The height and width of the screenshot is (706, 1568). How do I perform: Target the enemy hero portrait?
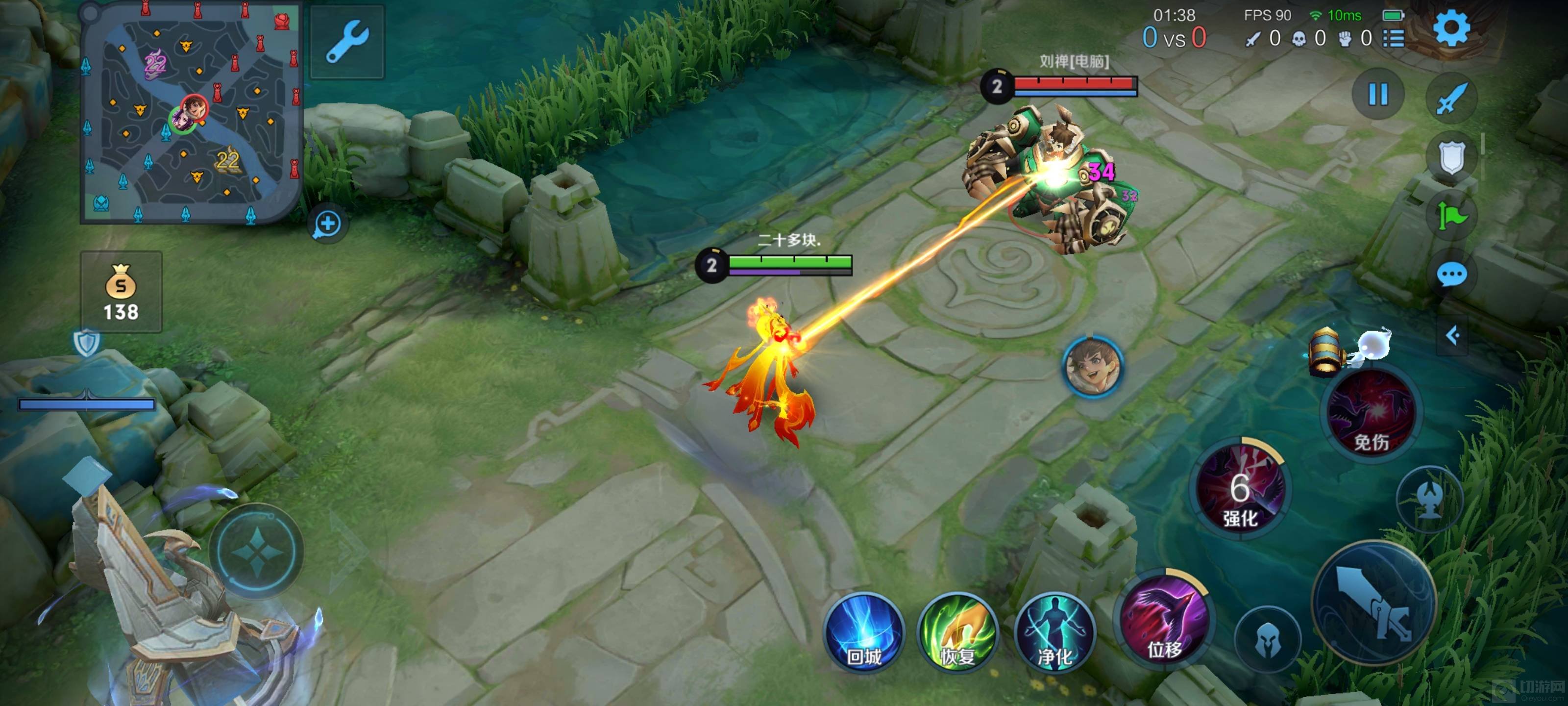point(1093,367)
